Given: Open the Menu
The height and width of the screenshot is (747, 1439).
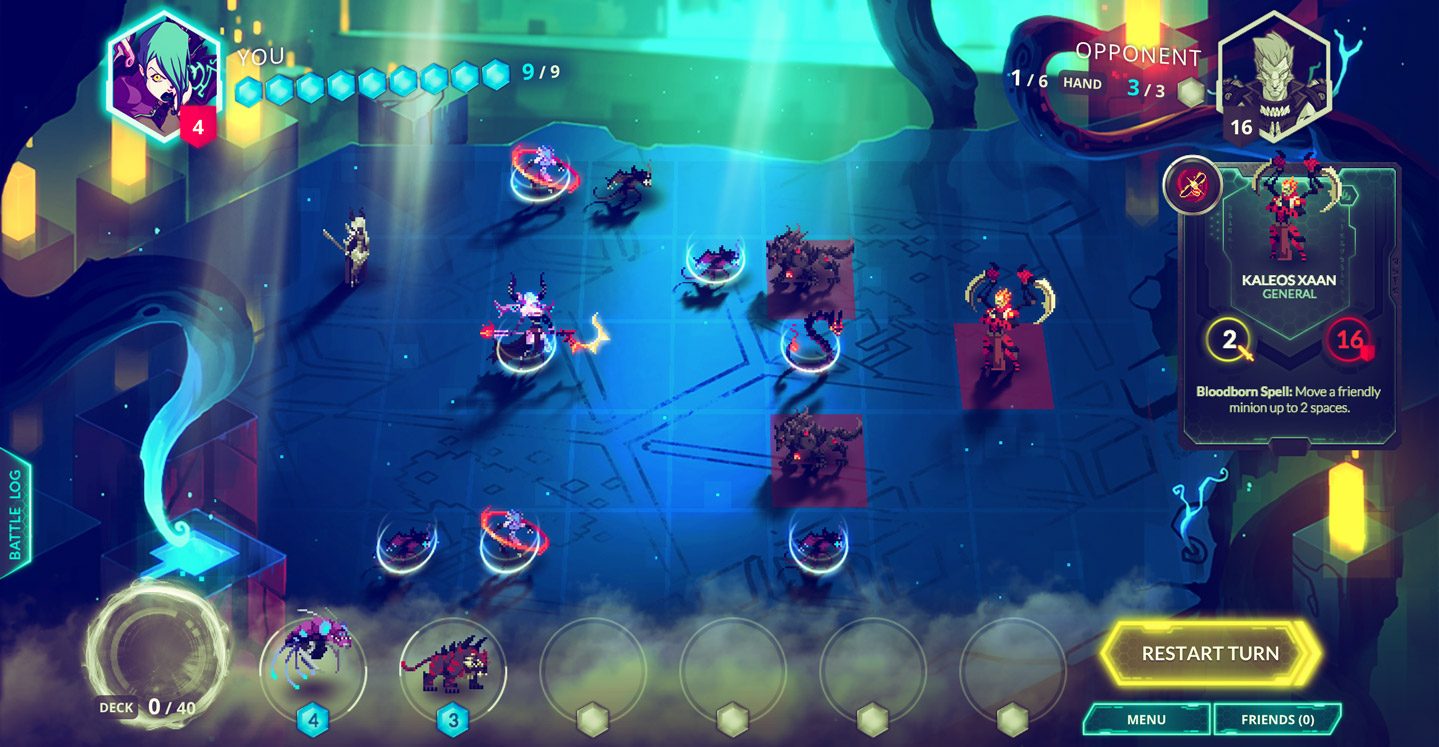Looking at the screenshot, I should (1146, 719).
